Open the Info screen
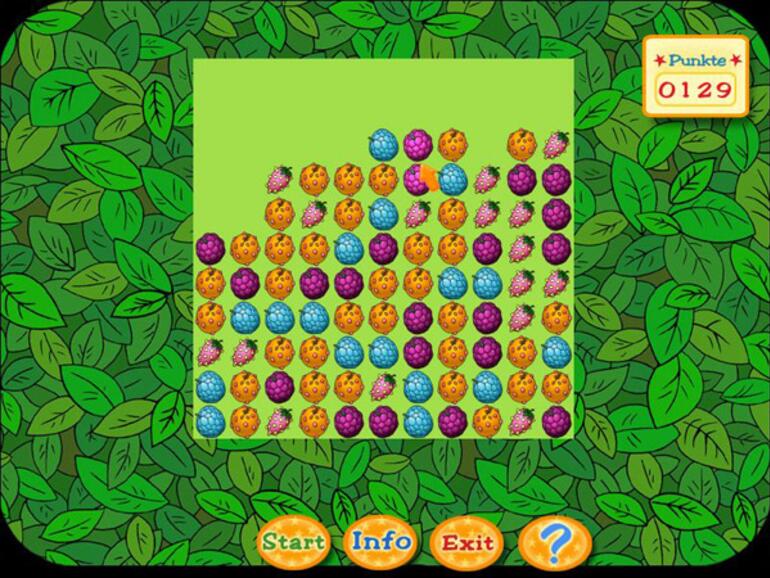 381,542
